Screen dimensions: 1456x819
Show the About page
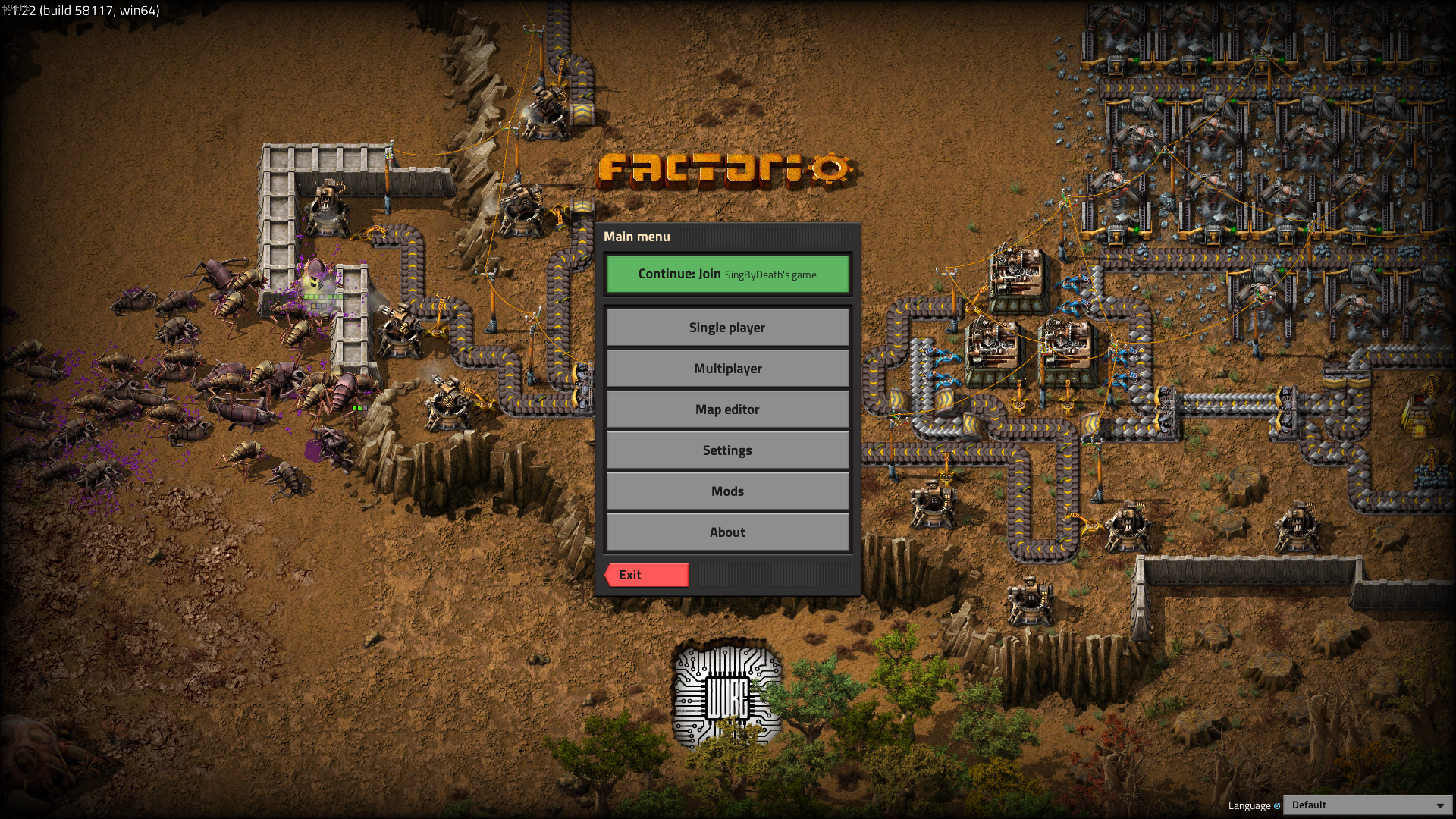click(x=727, y=532)
